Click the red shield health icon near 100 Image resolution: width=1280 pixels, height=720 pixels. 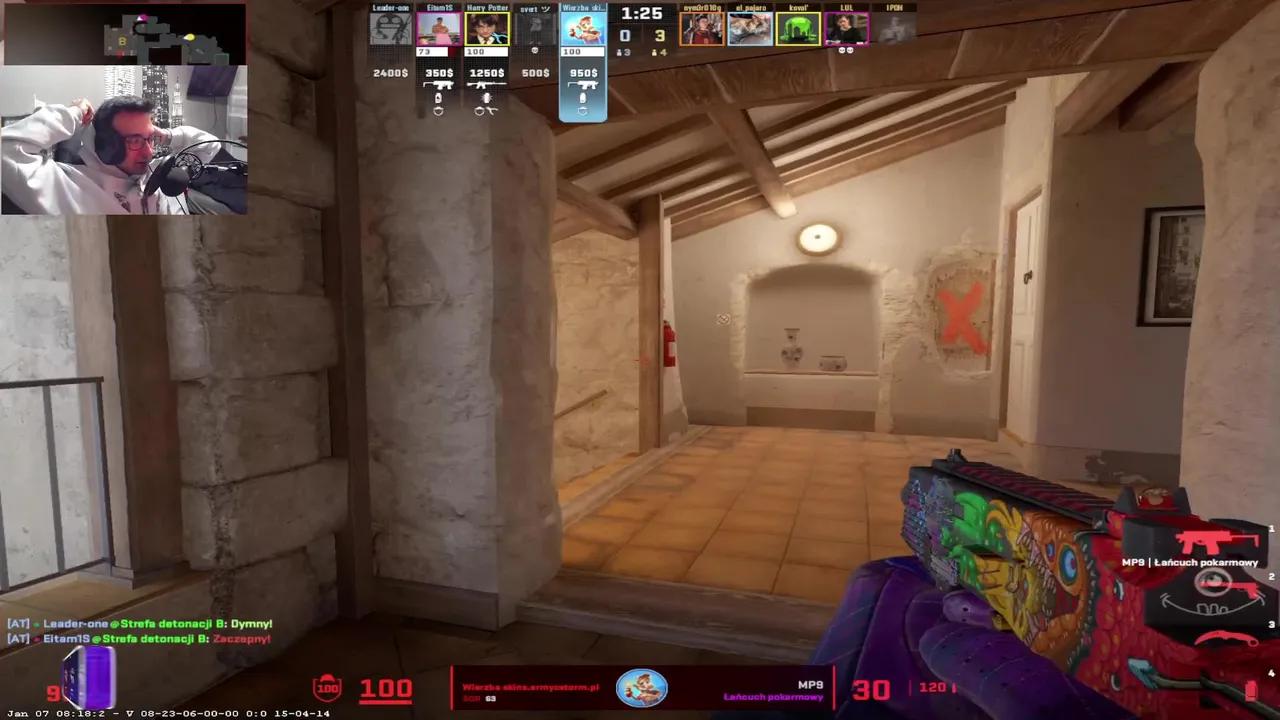327,687
